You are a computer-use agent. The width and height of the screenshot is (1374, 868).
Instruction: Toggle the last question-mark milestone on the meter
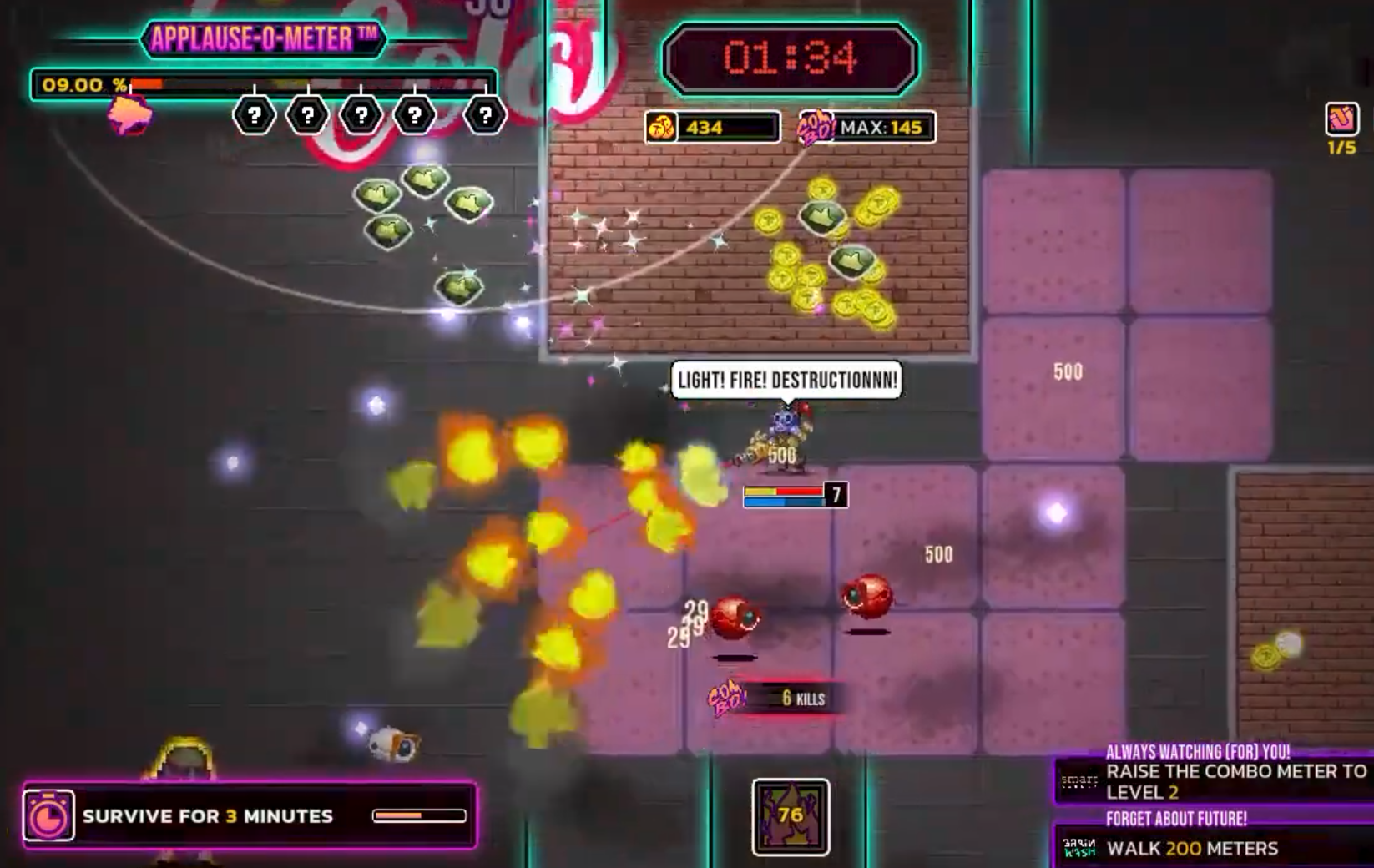pyautogui.click(x=485, y=115)
